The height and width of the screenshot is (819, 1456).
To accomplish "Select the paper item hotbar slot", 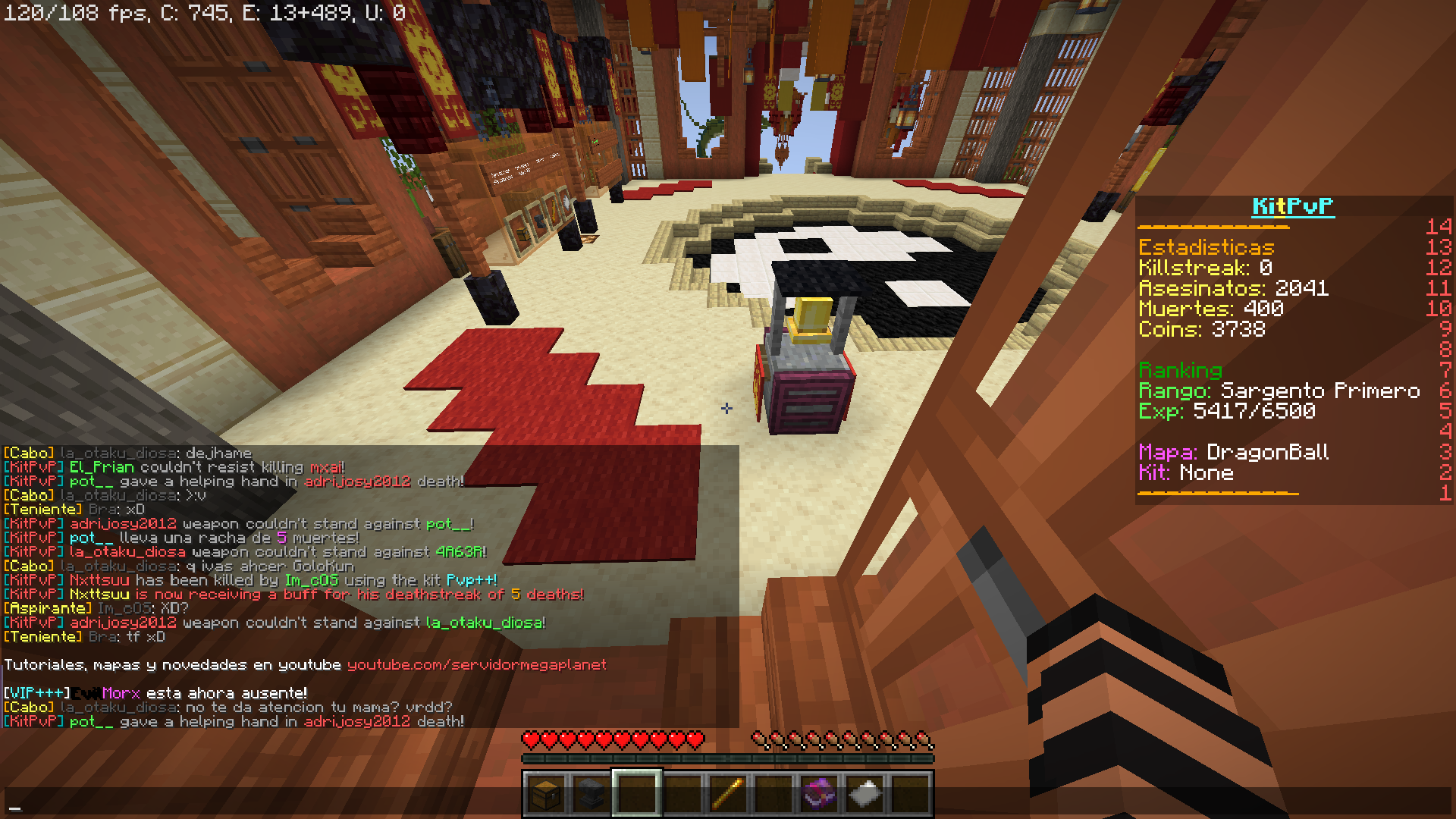I will pyautogui.click(x=864, y=794).
